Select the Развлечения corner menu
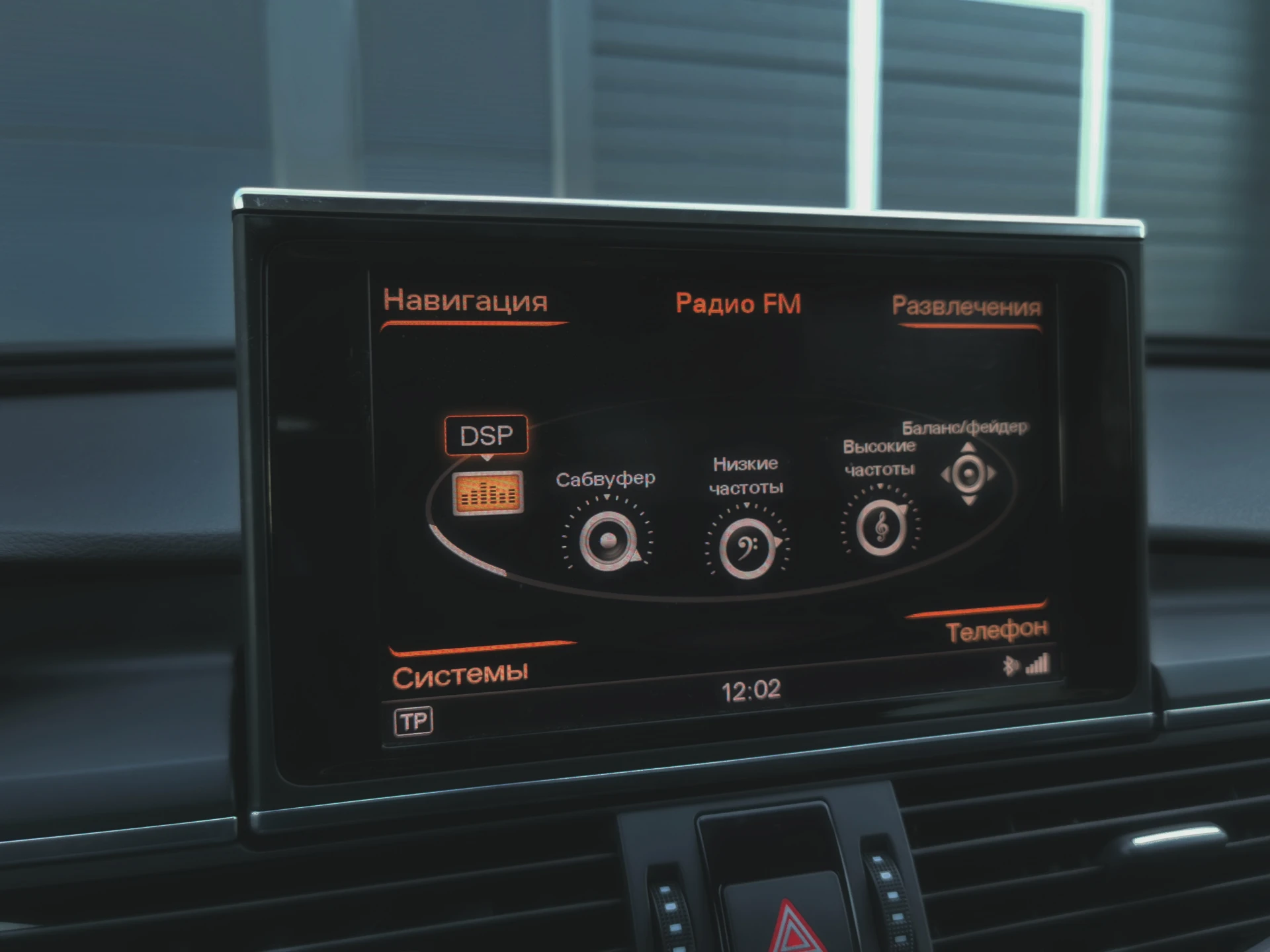Viewport: 1270px width, 952px height. pyautogui.click(x=966, y=307)
